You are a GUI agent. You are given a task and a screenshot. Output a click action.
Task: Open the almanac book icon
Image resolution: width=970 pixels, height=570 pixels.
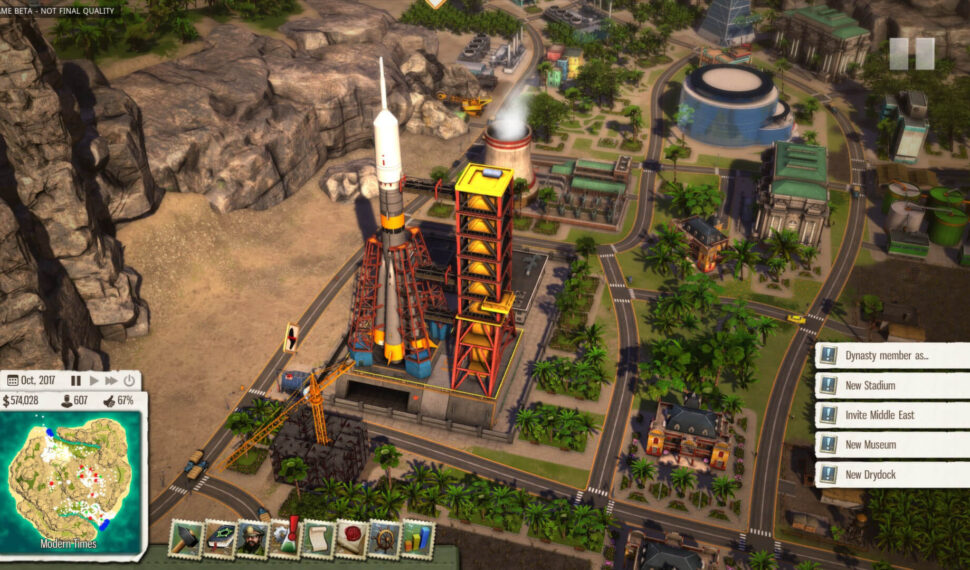[x=220, y=539]
